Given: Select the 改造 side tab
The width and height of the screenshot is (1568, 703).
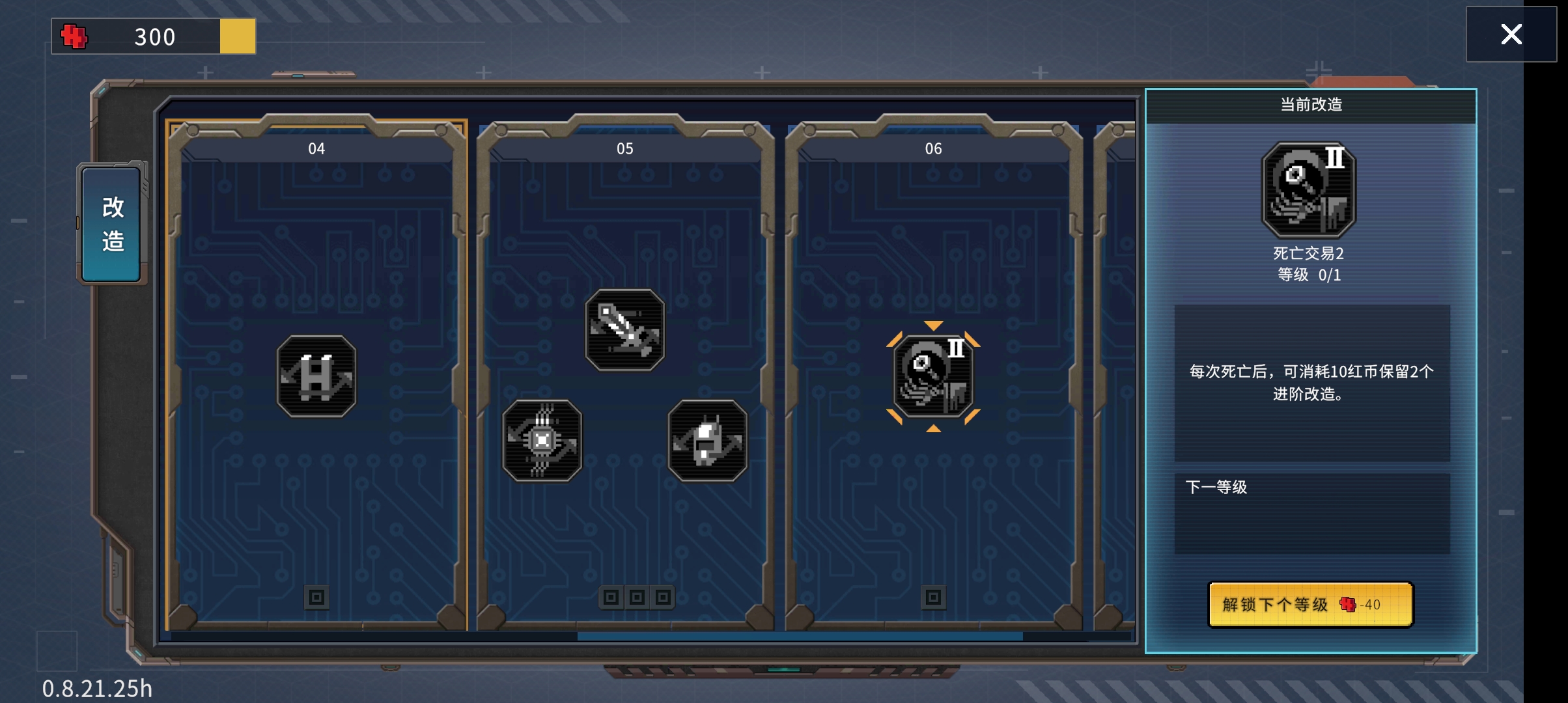Looking at the screenshot, I should [112, 224].
